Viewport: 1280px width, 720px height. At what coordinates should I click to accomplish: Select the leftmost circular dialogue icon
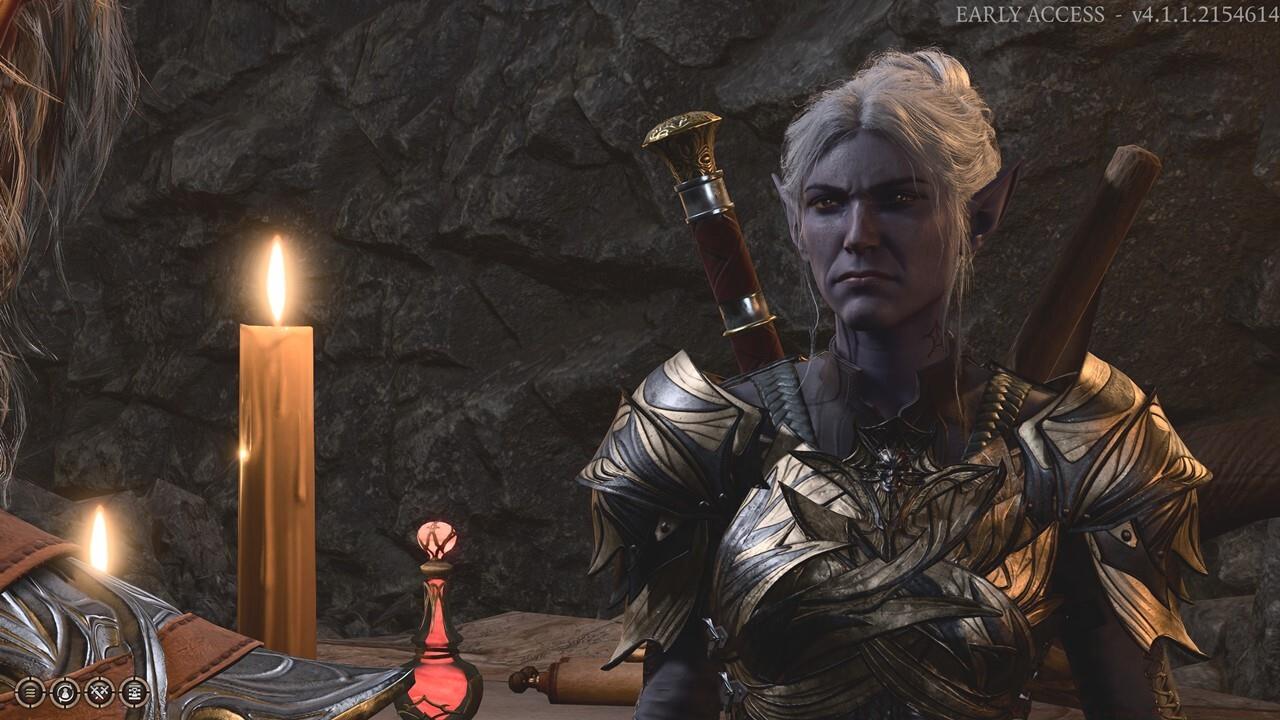click(x=29, y=692)
